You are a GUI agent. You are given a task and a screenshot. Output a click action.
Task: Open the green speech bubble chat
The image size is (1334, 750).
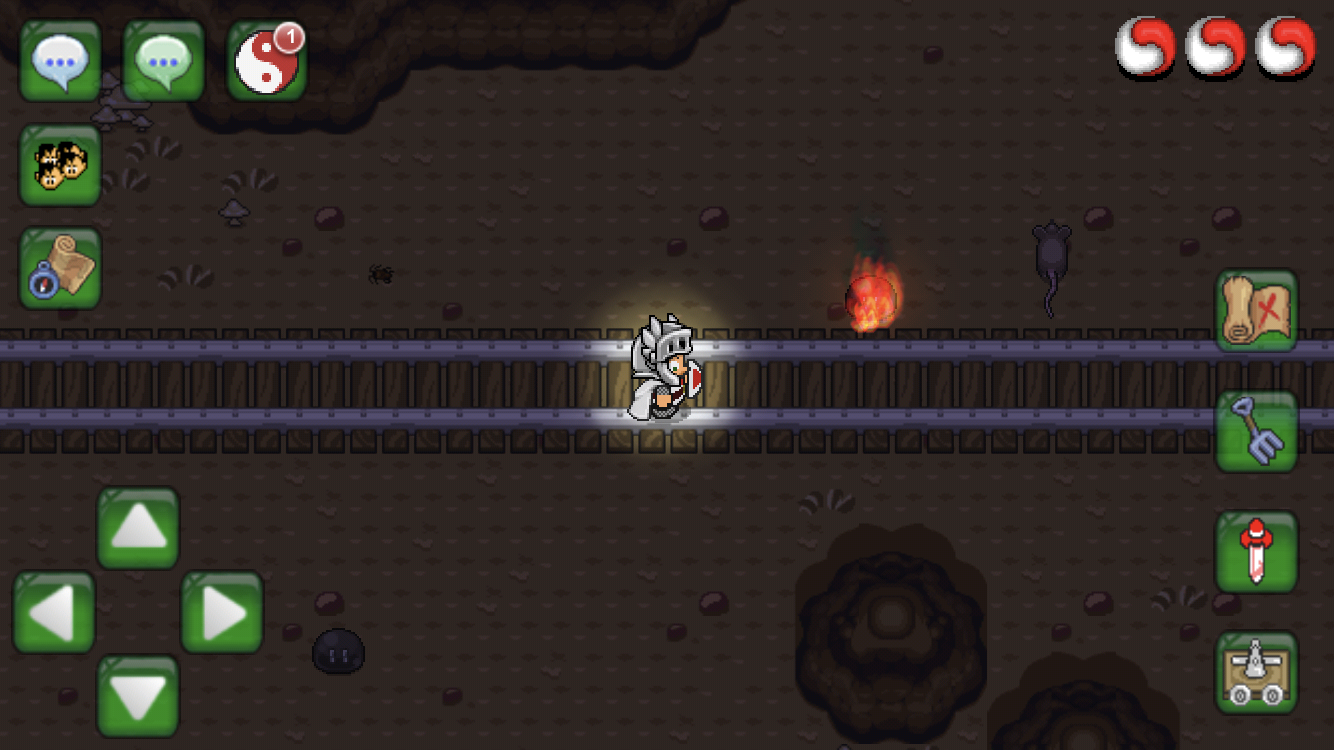click(164, 61)
